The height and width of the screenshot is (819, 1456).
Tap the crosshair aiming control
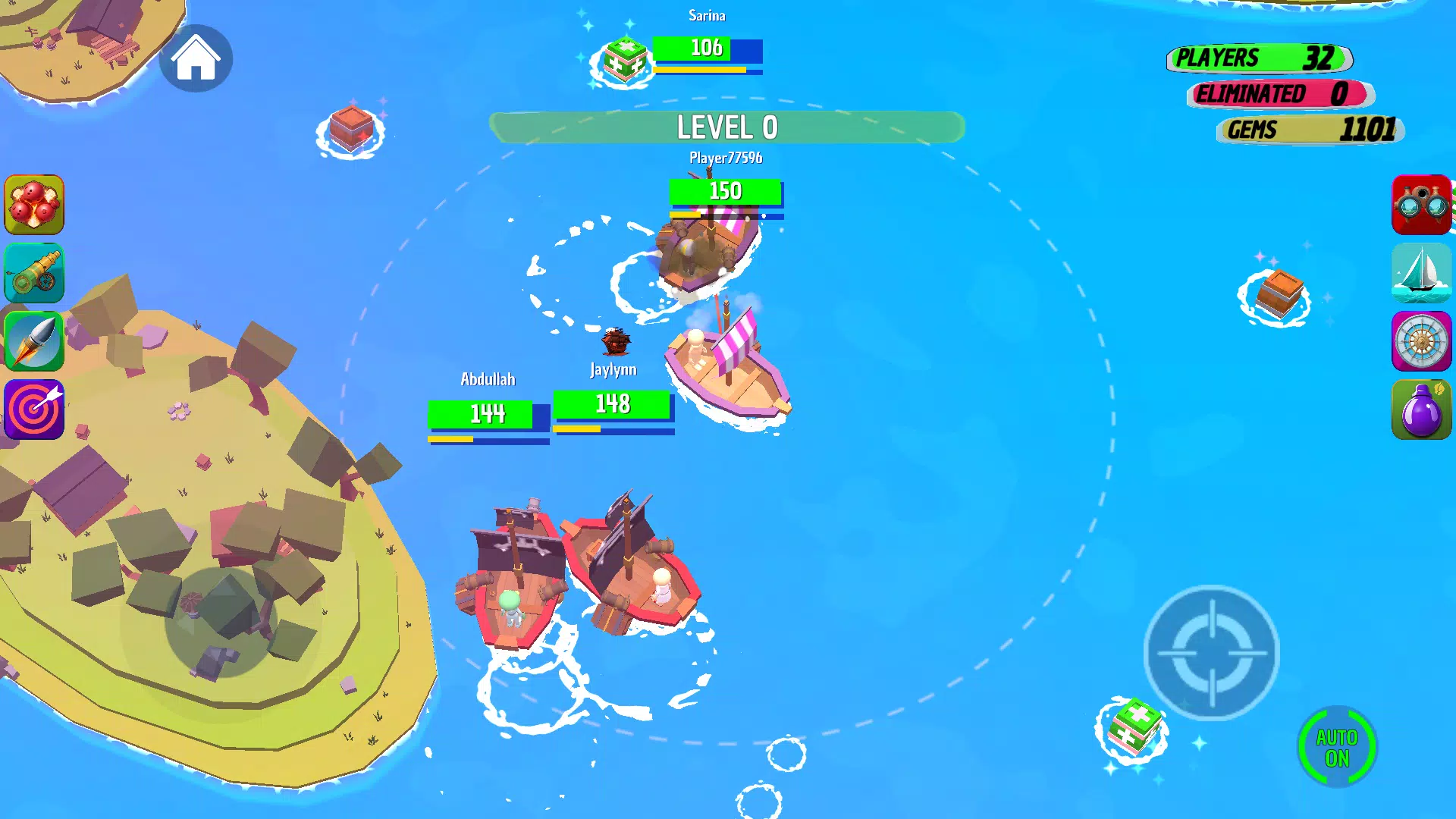pos(1212,651)
